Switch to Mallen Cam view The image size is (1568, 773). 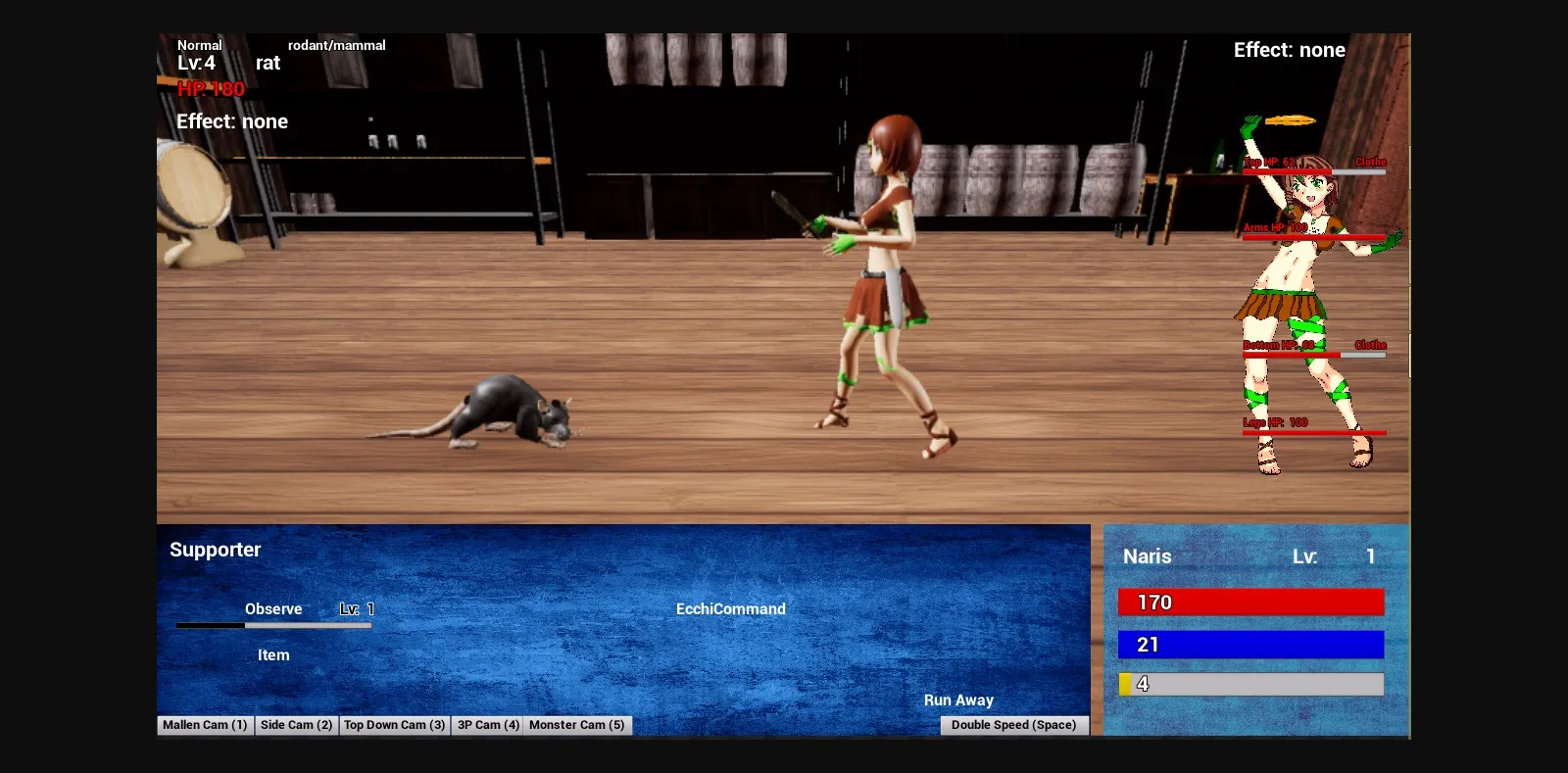click(204, 725)
